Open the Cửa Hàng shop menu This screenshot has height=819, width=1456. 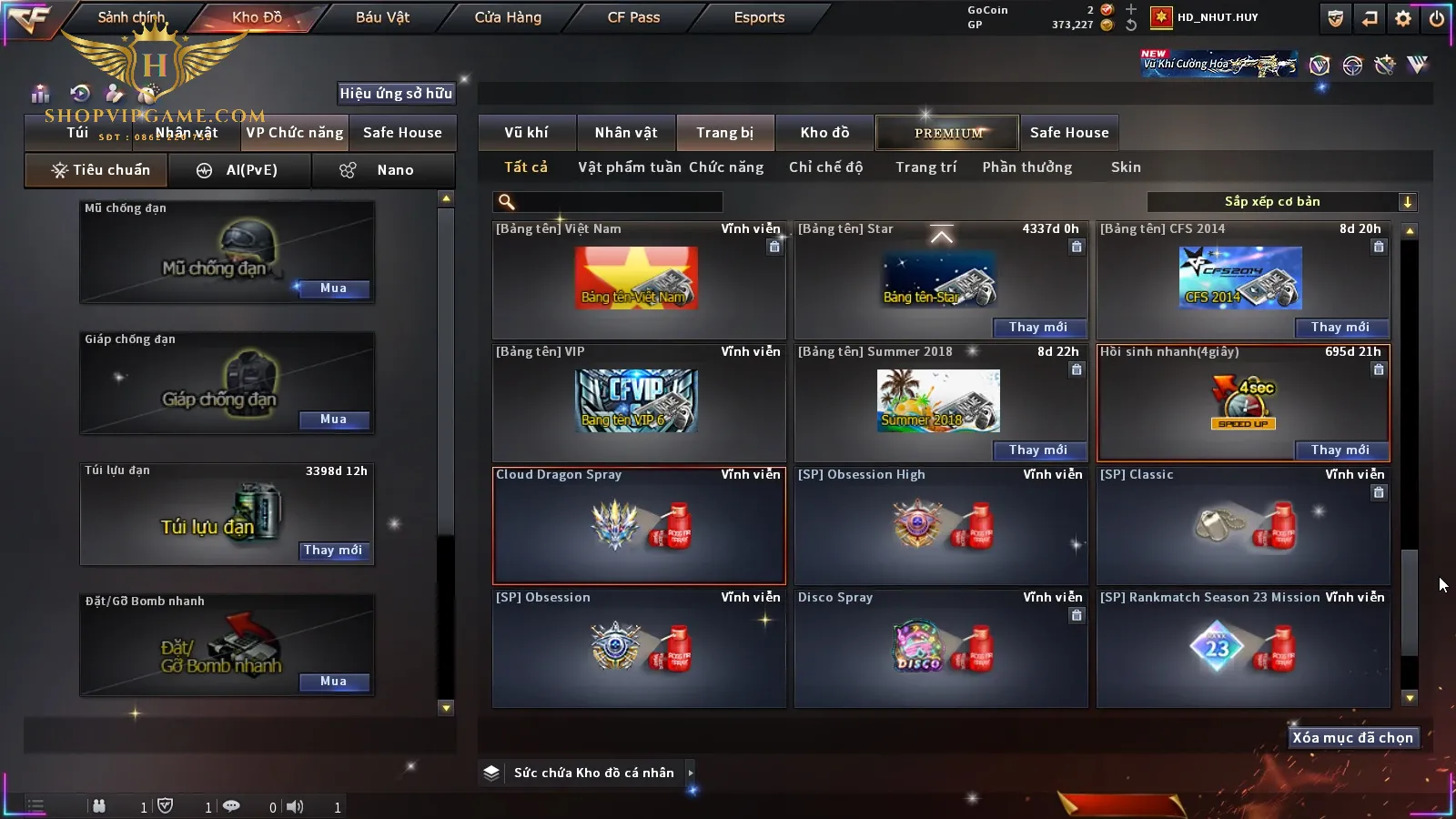click(508, 17)
